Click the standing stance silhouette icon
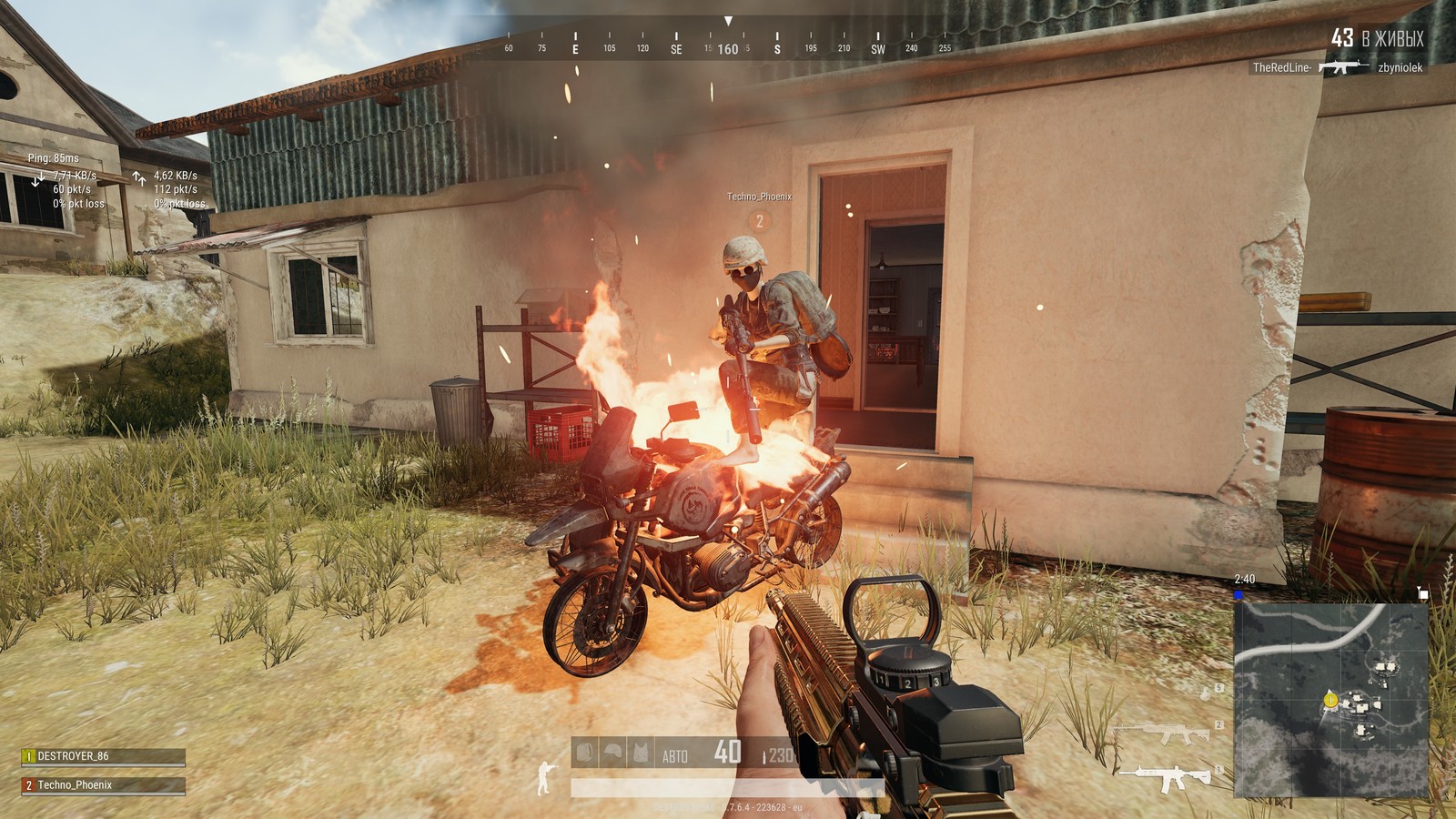 pyautogui.click(x=545, y=779)
